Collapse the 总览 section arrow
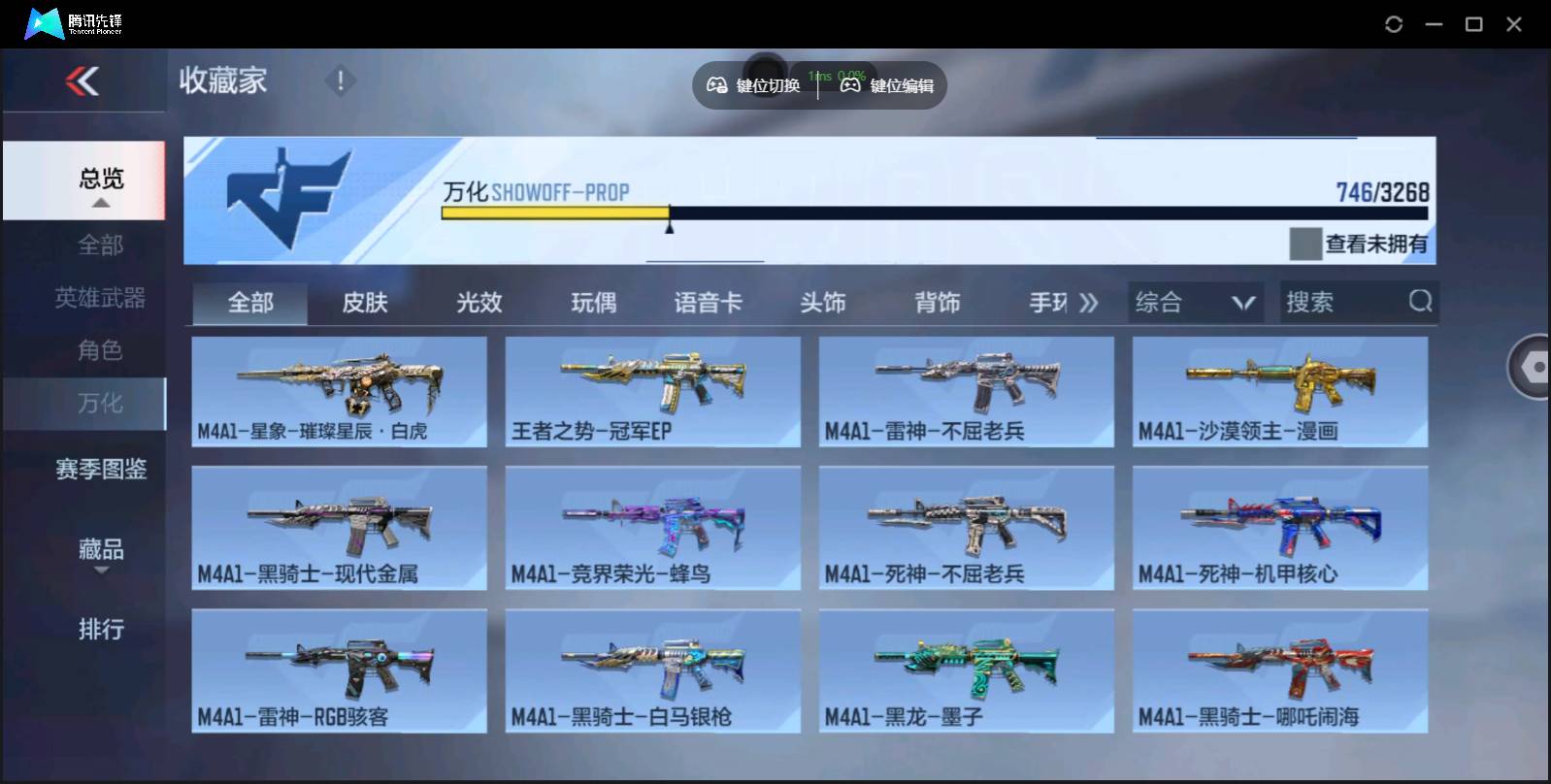Screen dimensions: 1551x784 99,204
